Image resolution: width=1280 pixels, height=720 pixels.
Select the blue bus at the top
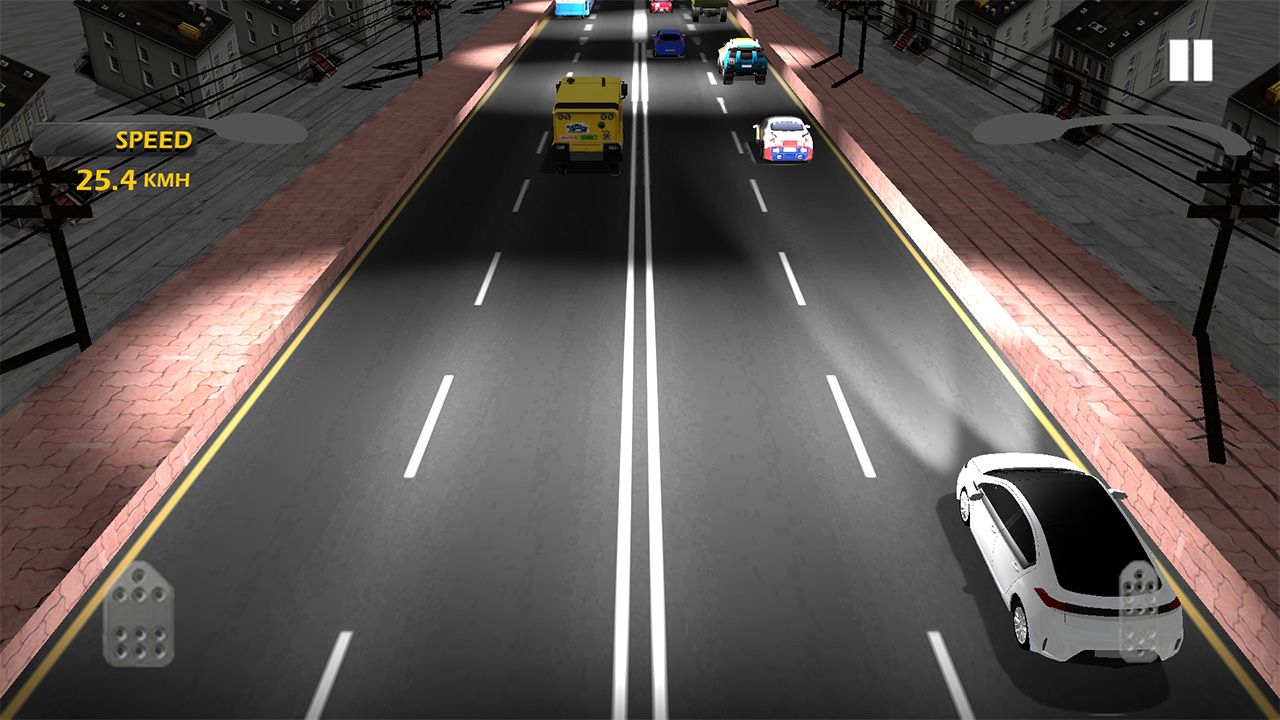[x=570, y=12]
